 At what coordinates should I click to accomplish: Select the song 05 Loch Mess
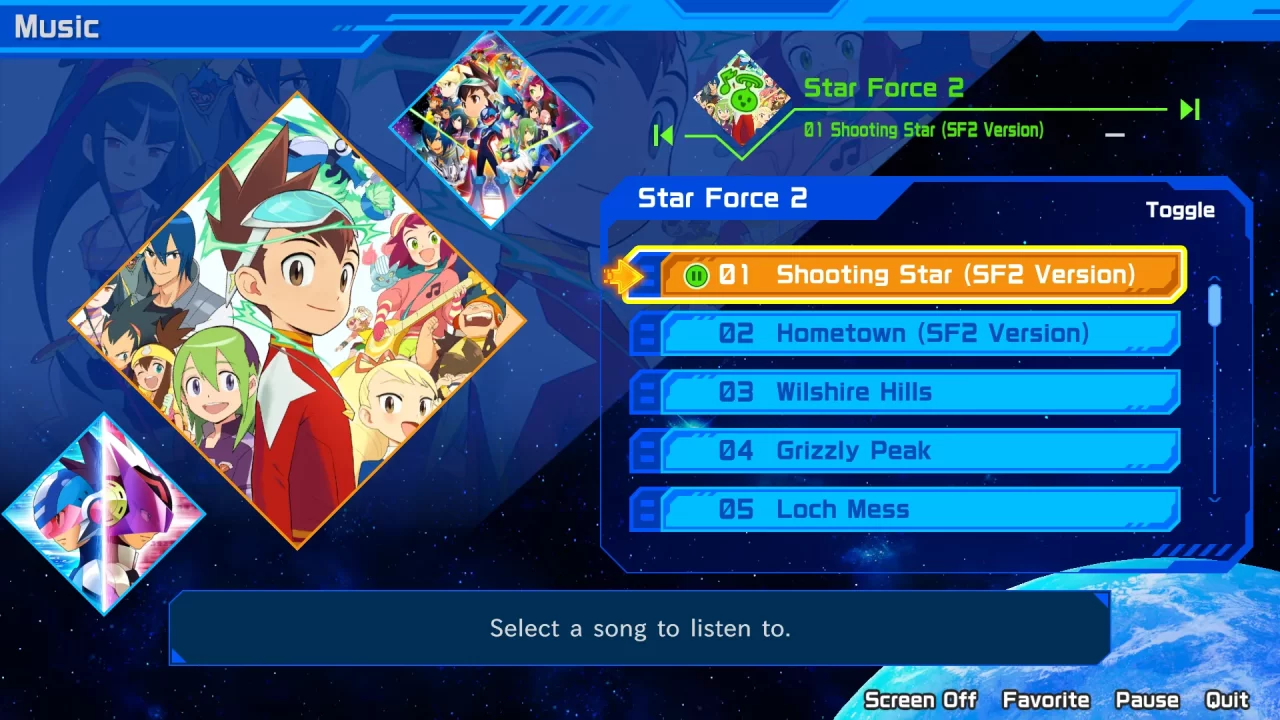point(900,509)
